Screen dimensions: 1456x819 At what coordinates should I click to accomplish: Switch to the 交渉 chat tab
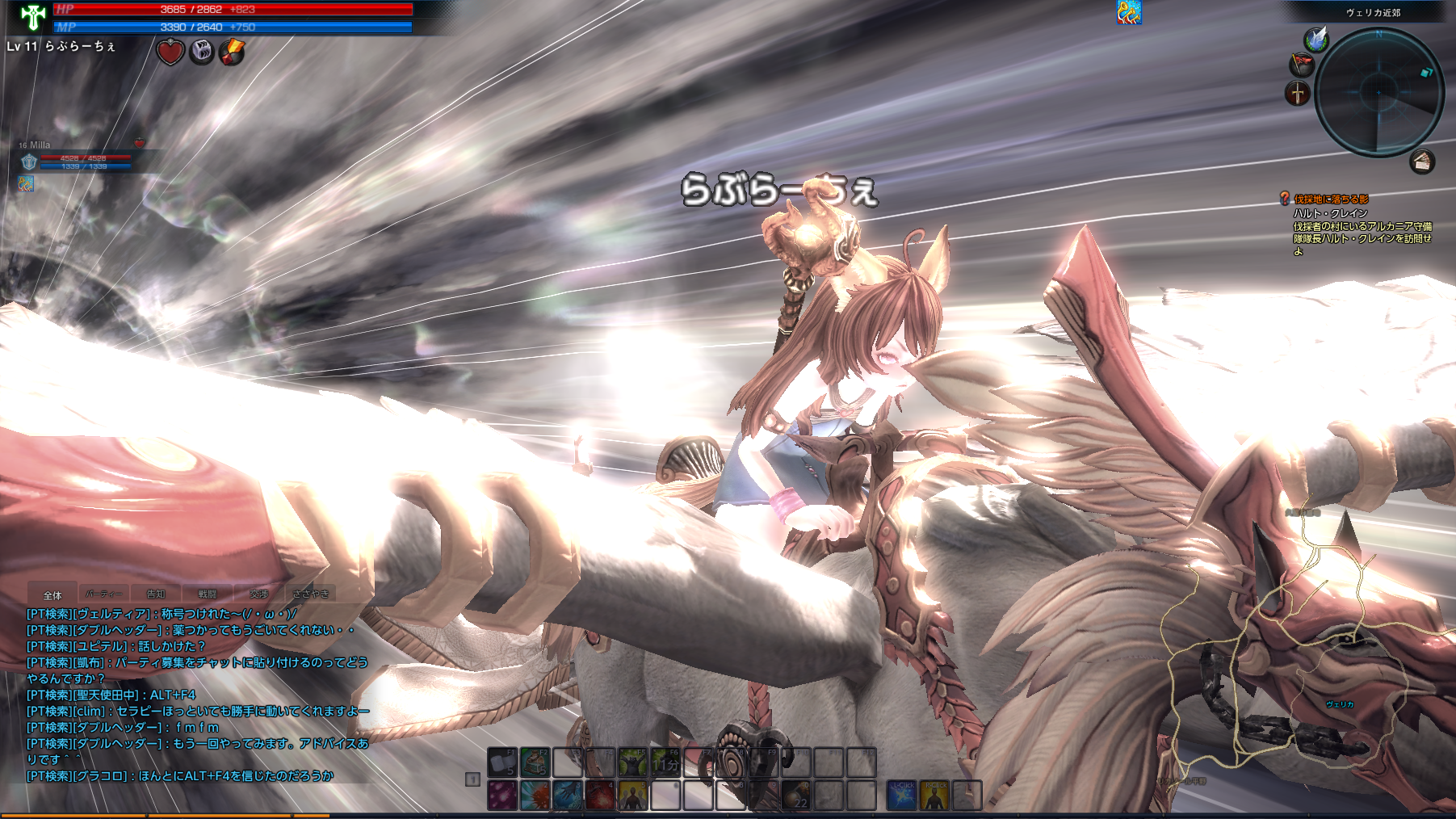point(259,594)
